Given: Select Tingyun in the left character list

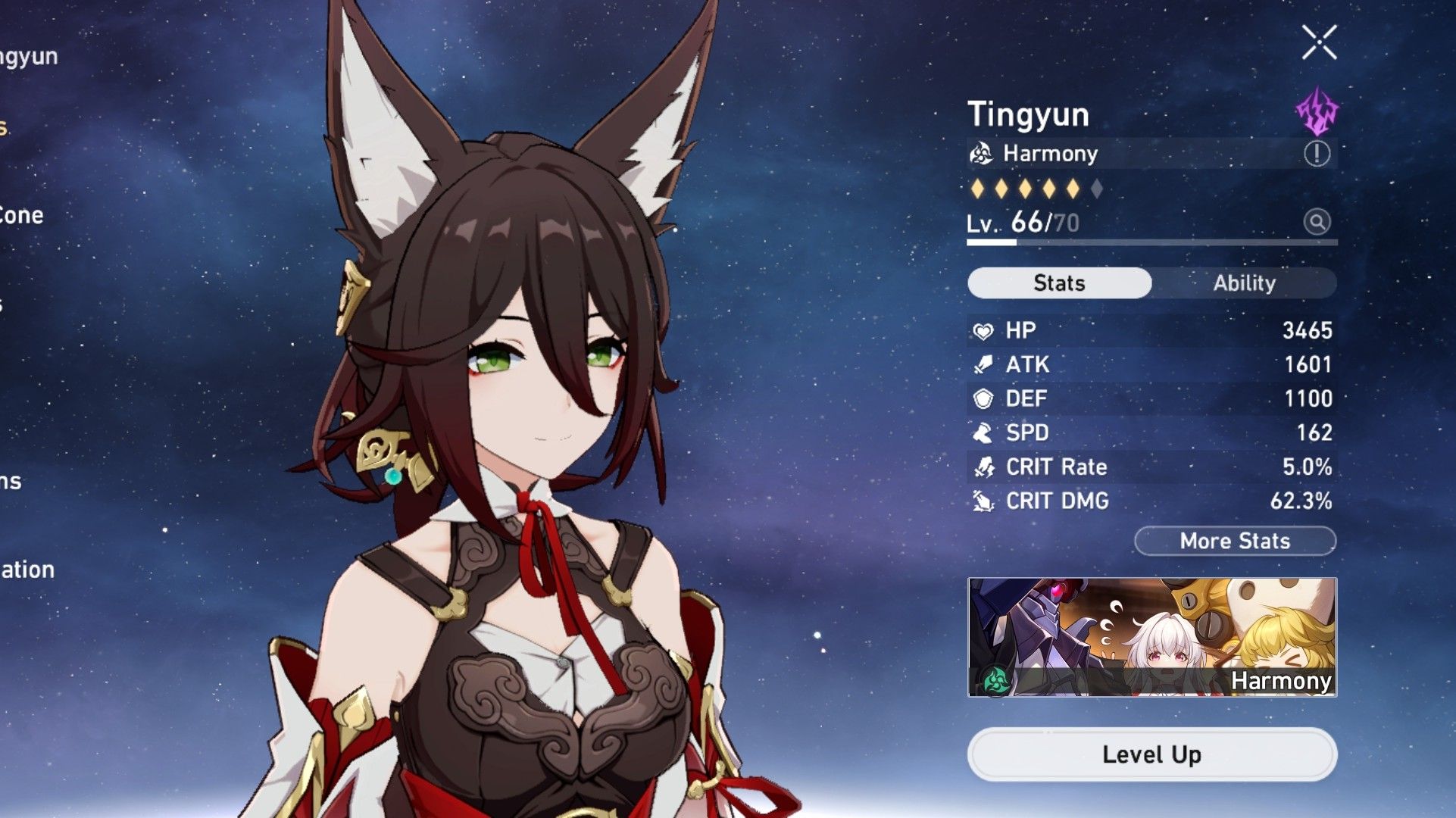Looking at the screenshot, I should (28, 55).
